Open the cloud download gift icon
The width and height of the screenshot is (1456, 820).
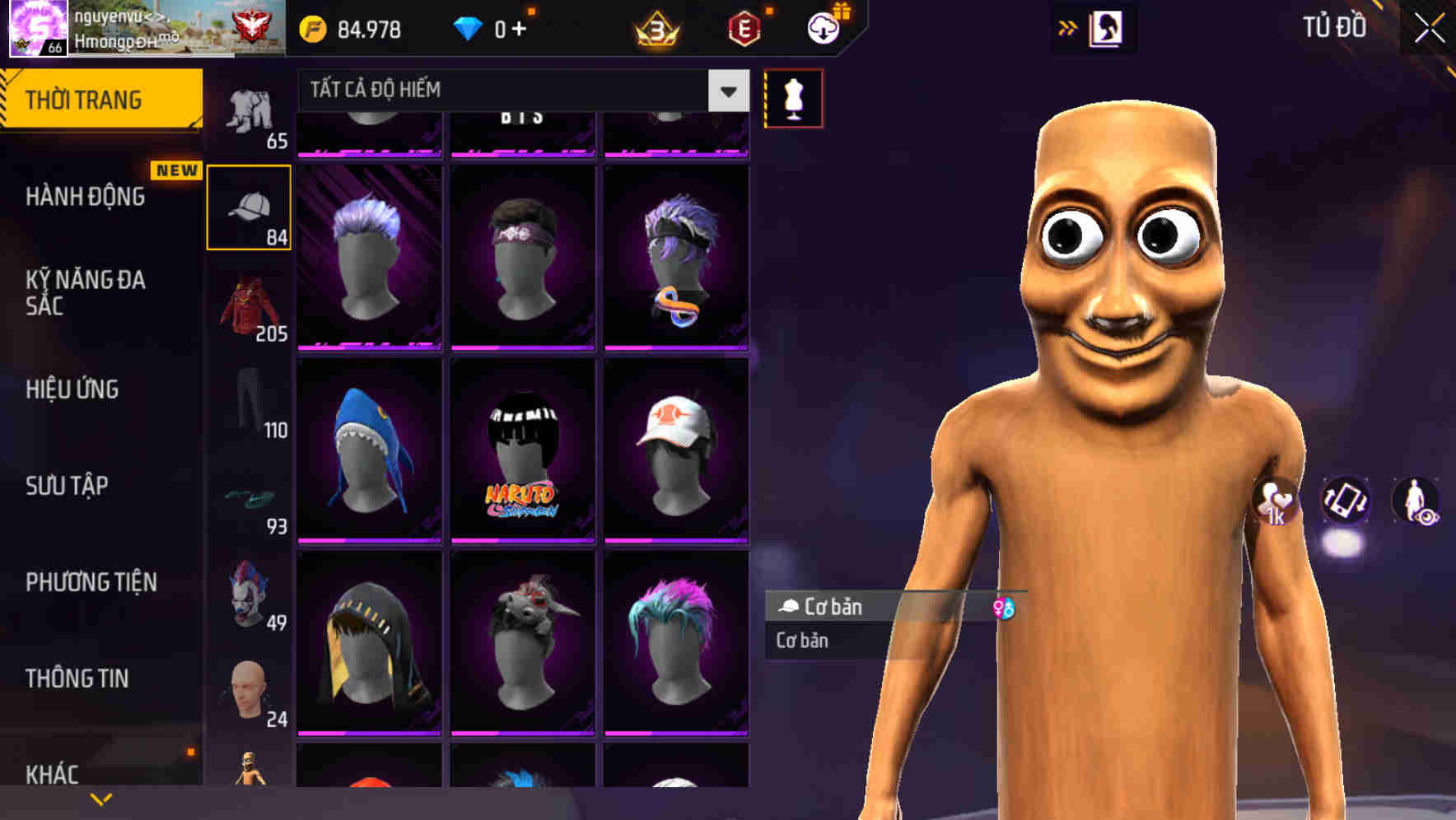coord(824,30)
